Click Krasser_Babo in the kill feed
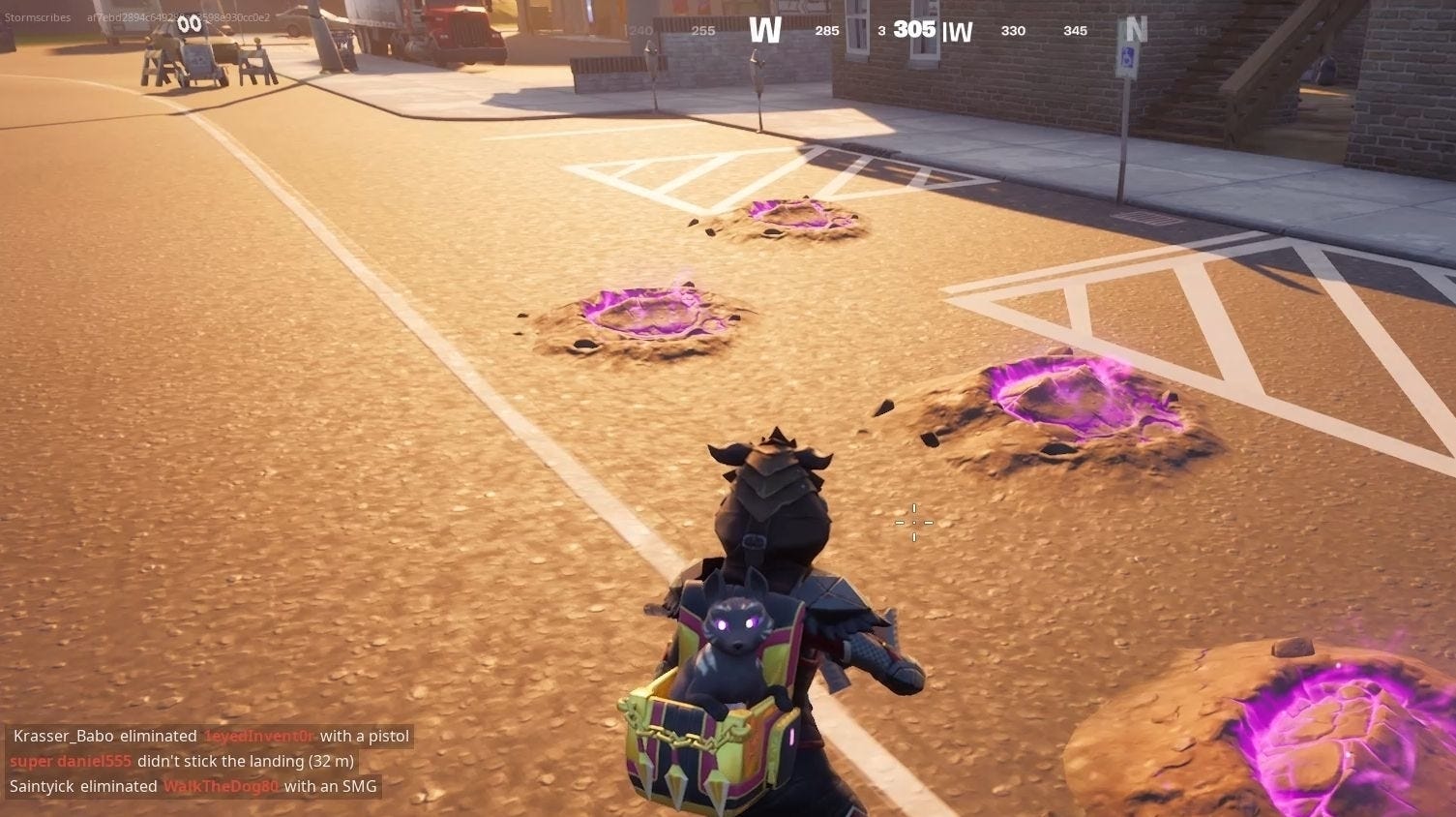The image size is (1456, 817). click(x=62, y=736)
